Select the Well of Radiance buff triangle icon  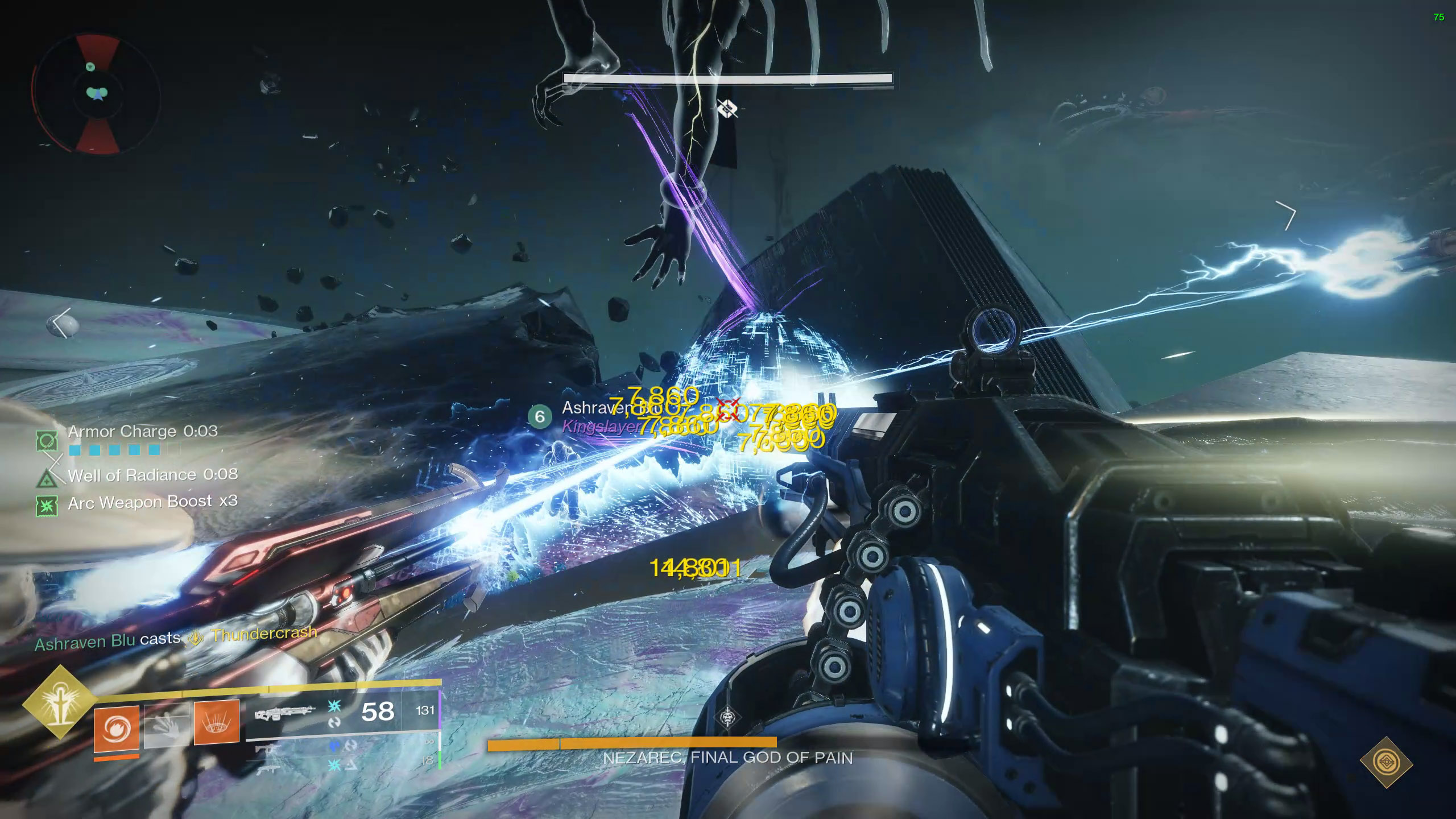(45, 478)
